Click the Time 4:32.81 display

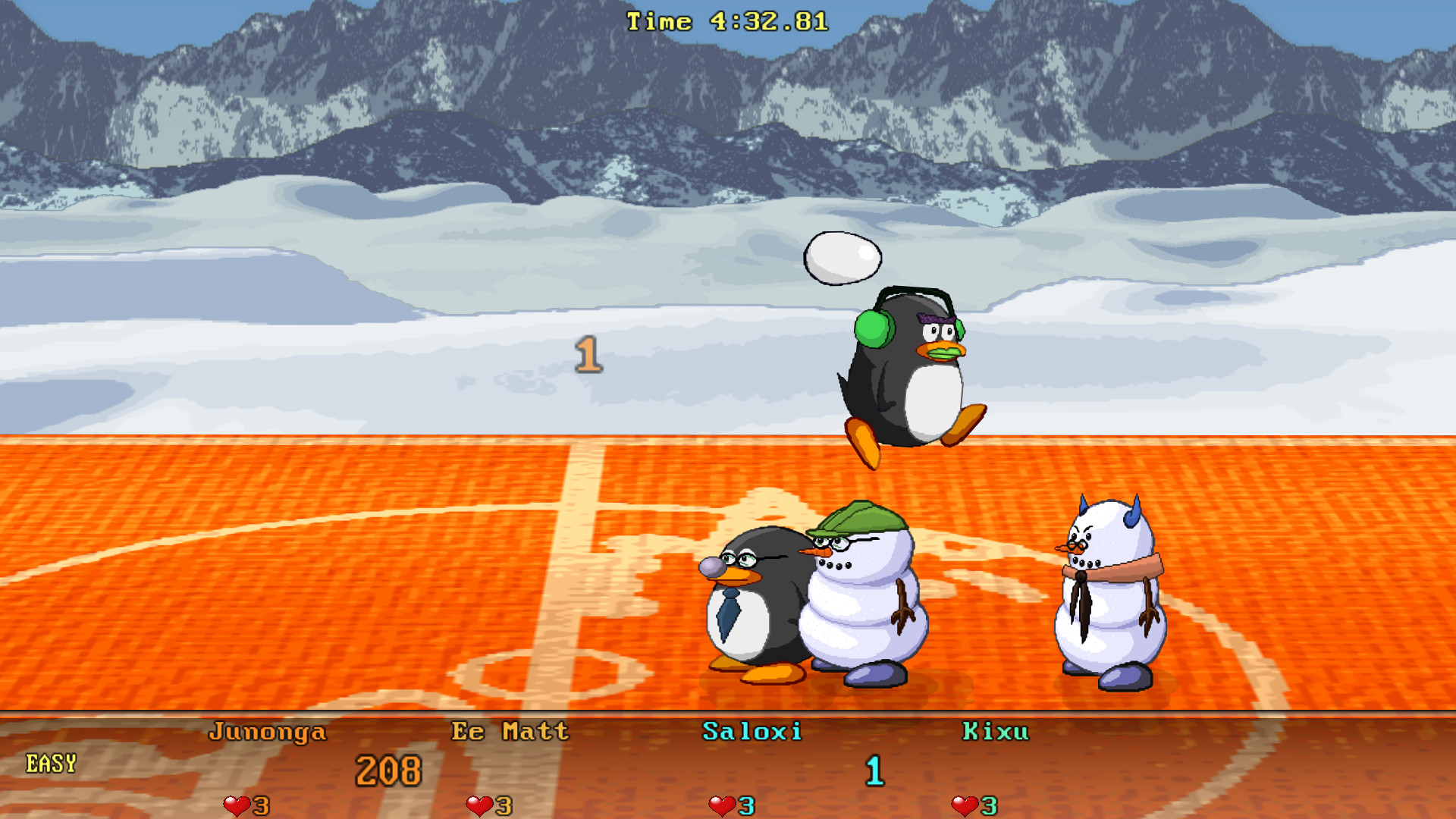(726, 20)
